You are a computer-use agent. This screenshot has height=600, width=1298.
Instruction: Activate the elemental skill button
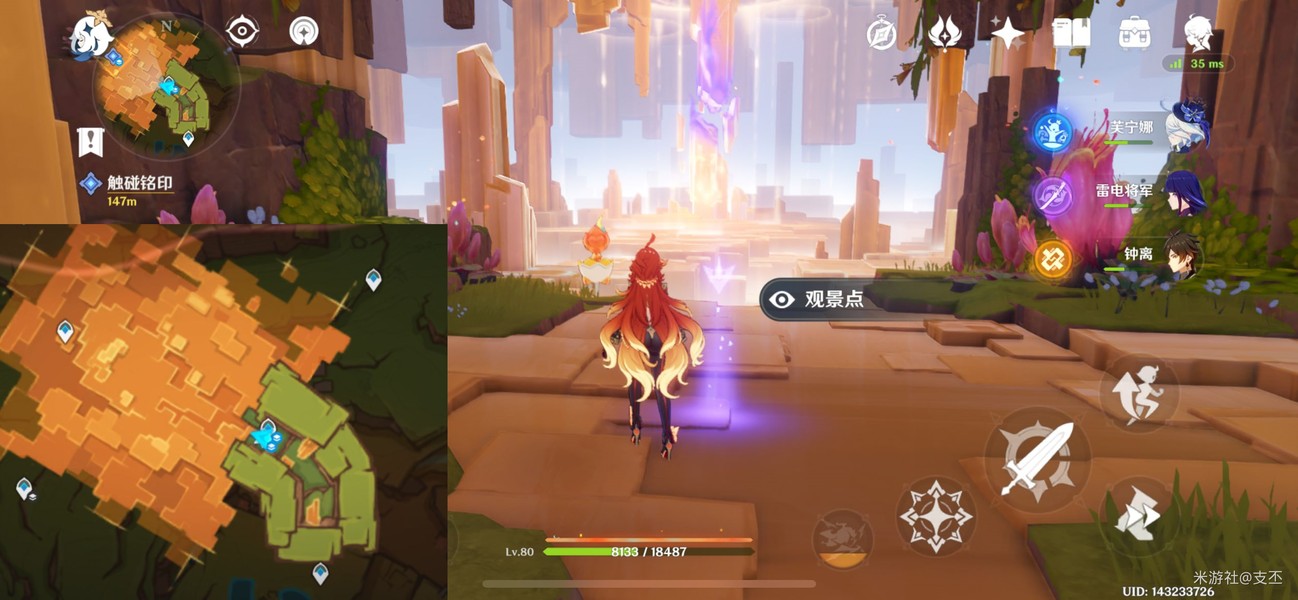click(x=936, y=516)
